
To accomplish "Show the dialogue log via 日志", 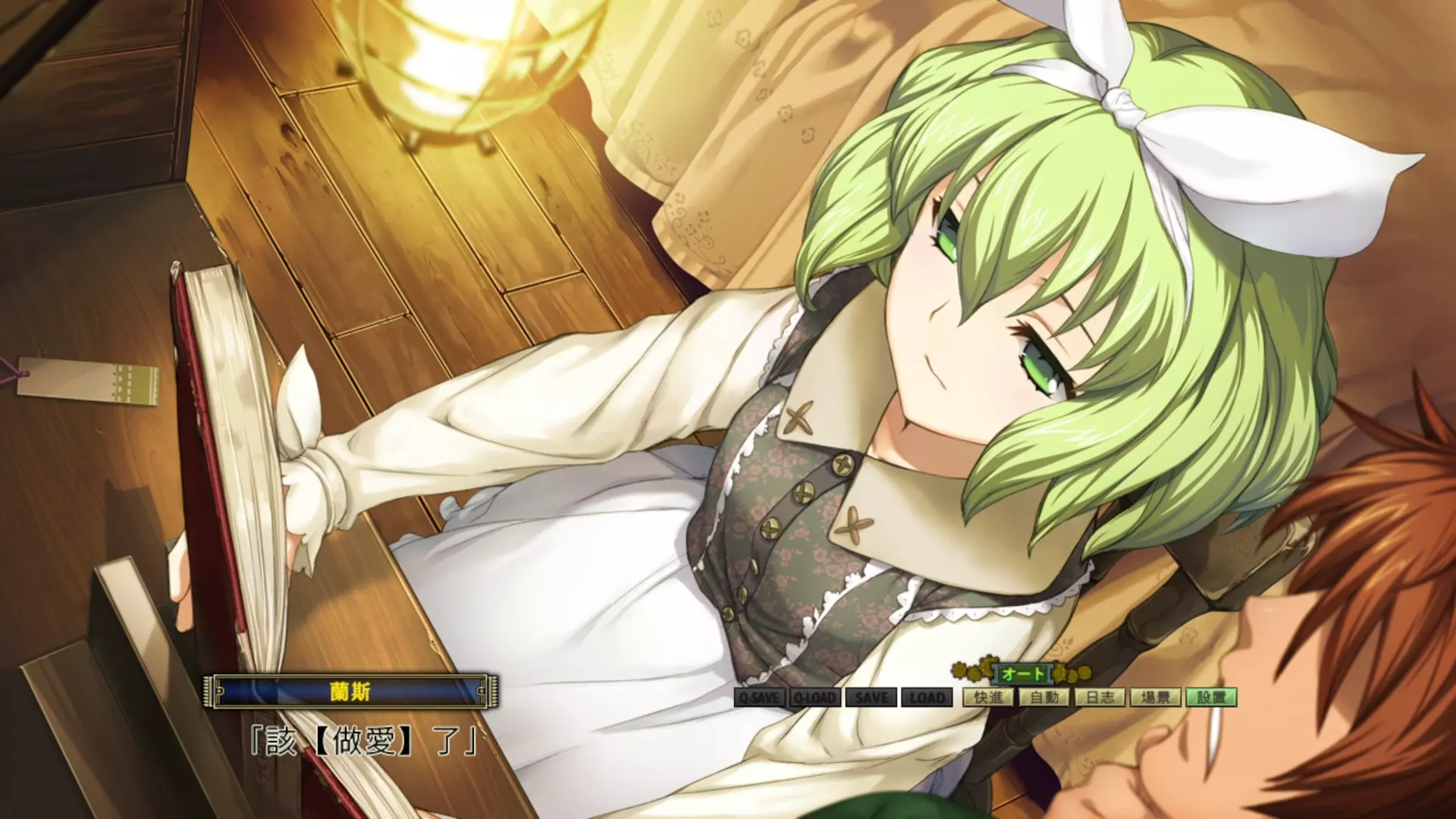I will (1100, 697).
